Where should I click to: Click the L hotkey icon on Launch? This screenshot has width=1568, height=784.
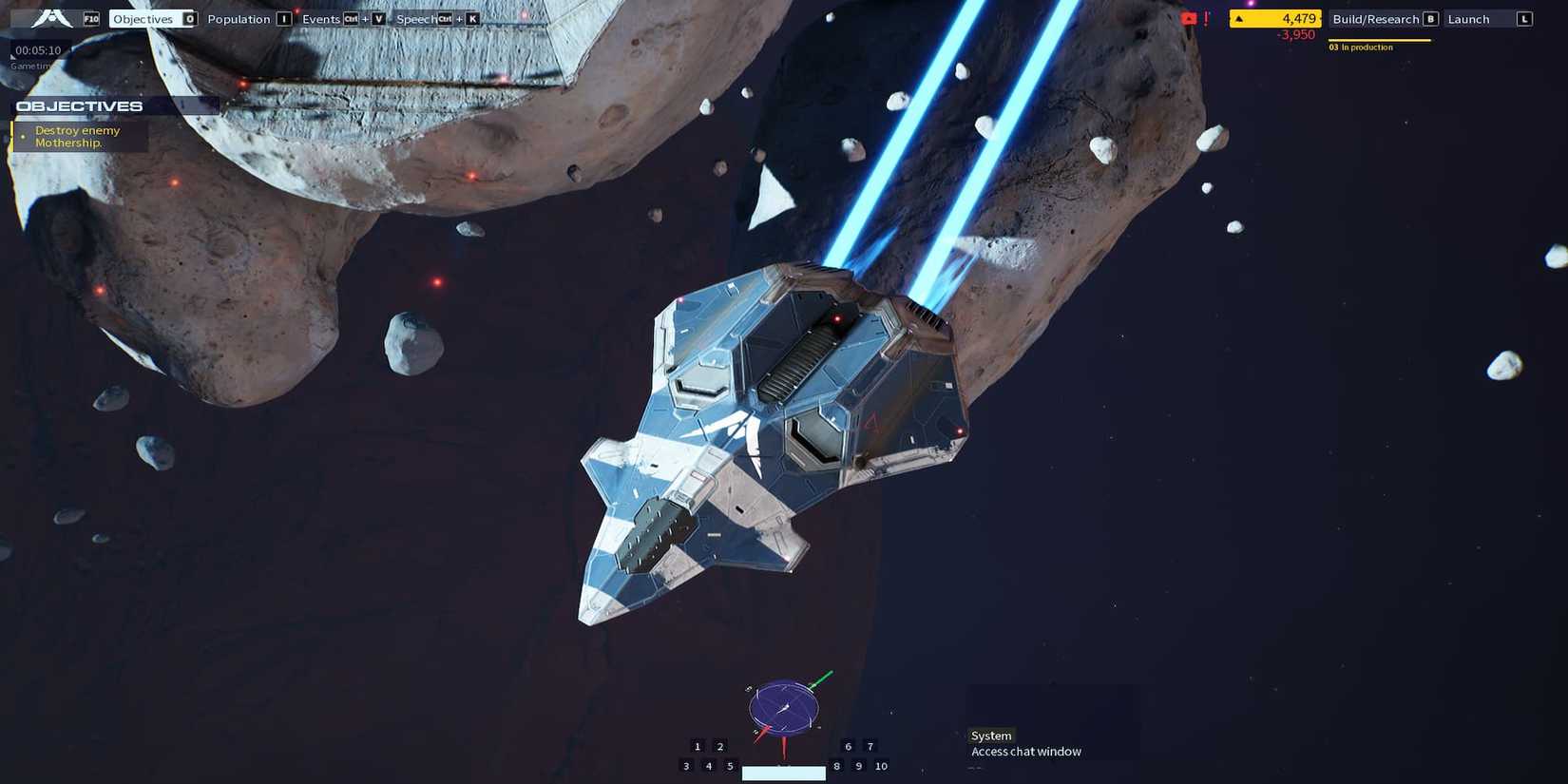click(x=1525, y=19)
